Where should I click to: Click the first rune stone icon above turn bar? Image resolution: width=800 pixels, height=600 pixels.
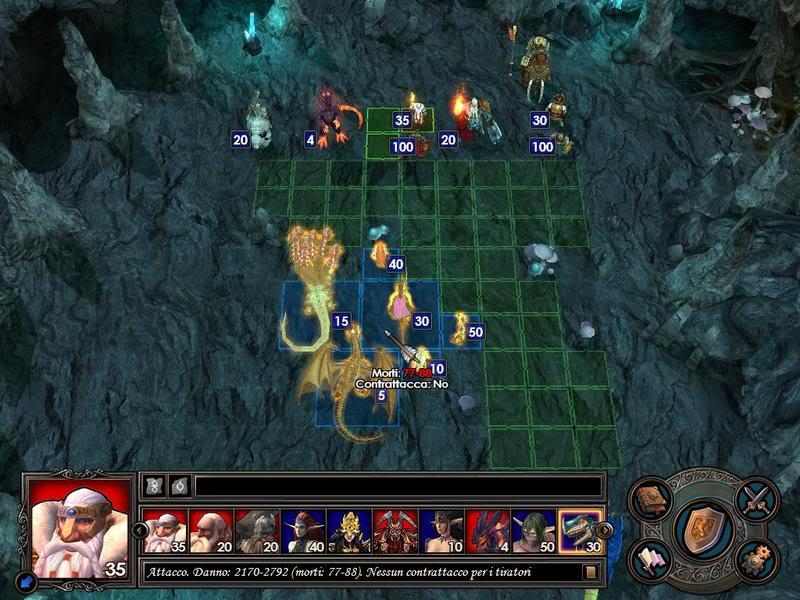click(x=155, y=486)
